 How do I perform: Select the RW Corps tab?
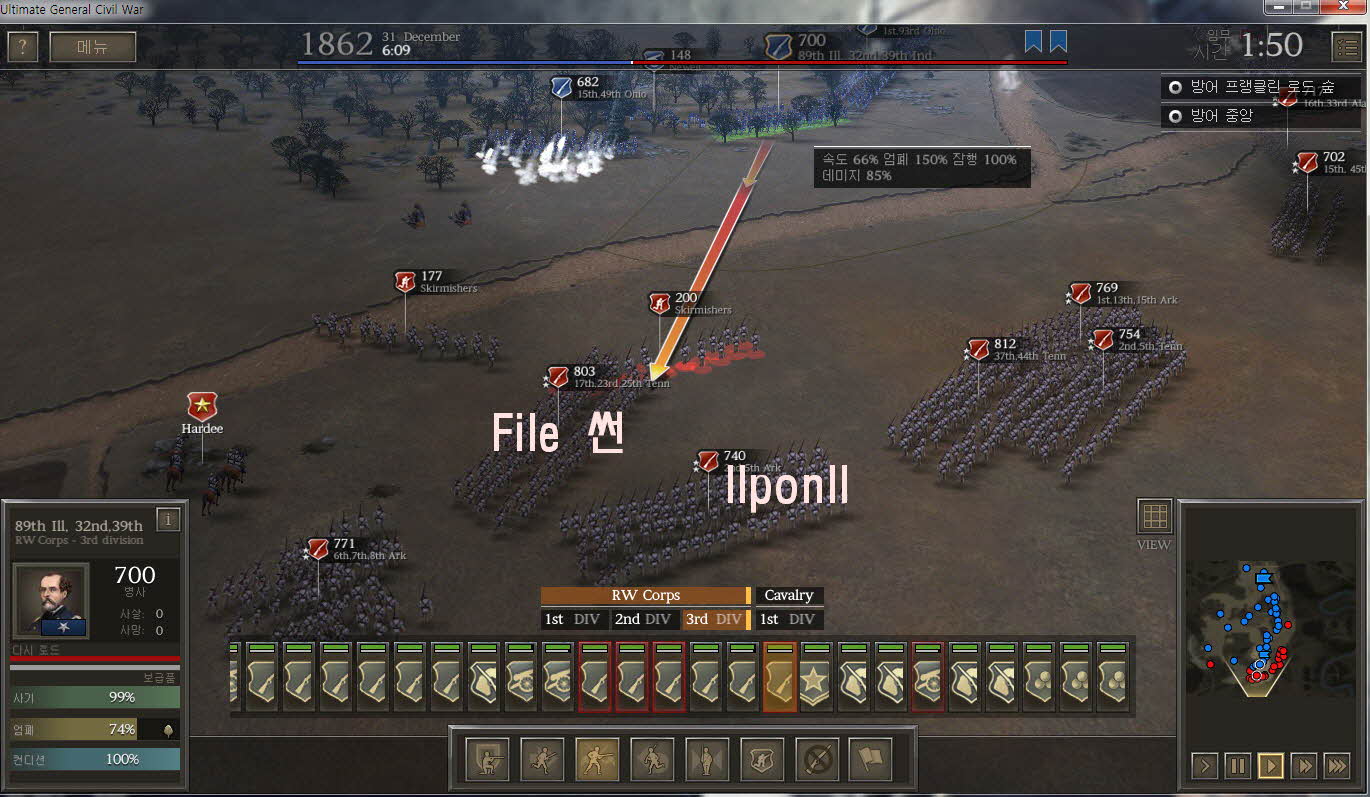tap(645, 595)
